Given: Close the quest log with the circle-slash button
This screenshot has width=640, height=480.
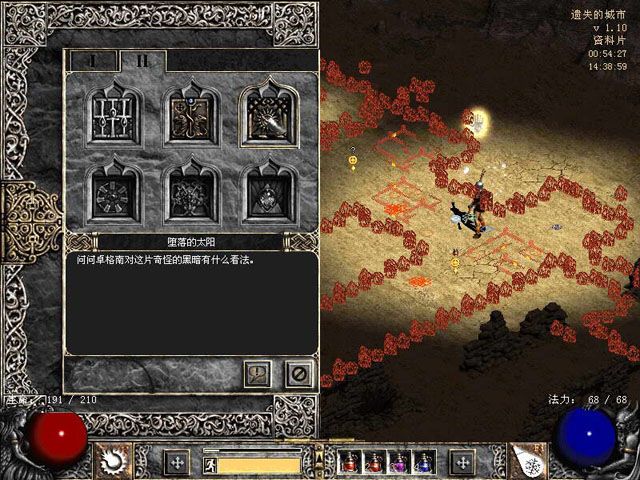Looking at the screenshot, I should [x=297, y=373].
